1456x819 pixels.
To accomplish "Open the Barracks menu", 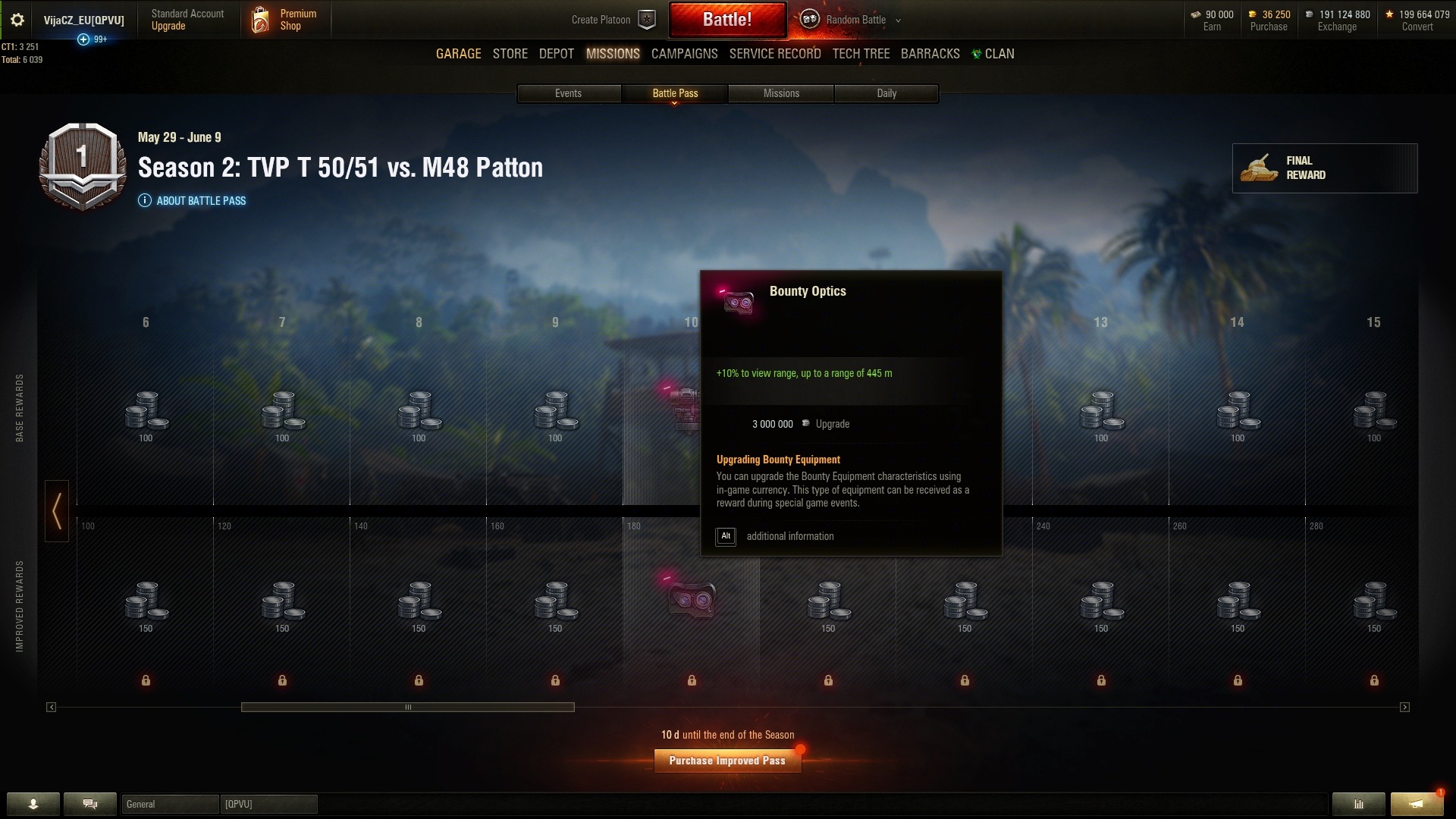I will pos(930,54).
